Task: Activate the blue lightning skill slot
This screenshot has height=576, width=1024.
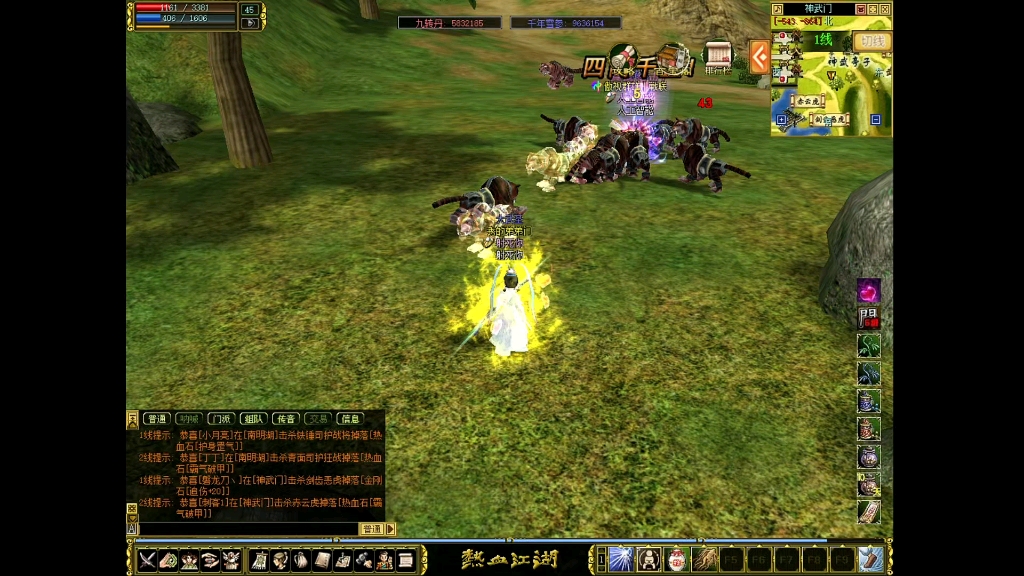Action: [620, 559]
